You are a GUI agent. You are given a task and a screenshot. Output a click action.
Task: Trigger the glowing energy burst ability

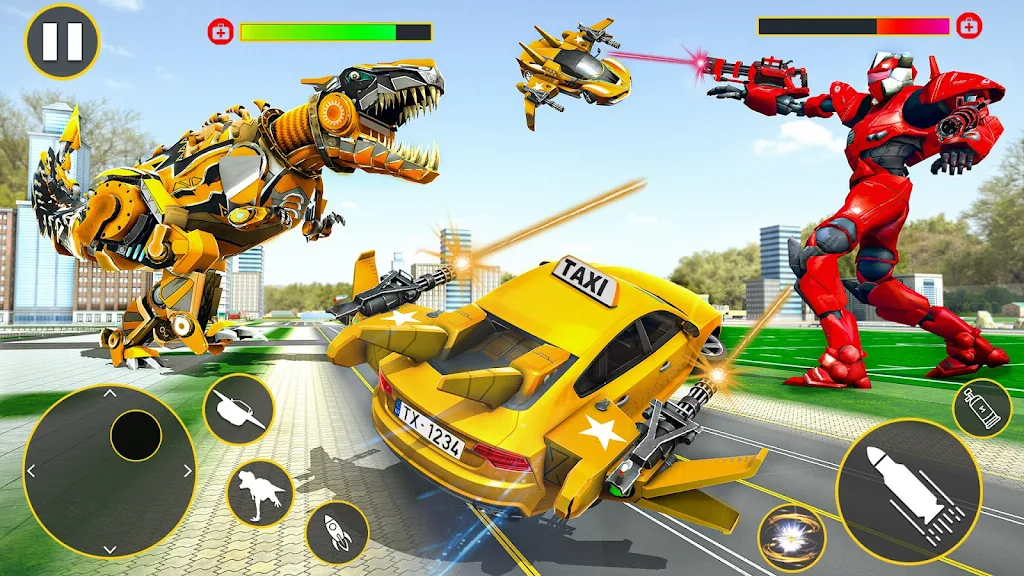pyautogui.click(x=791, y=537)
